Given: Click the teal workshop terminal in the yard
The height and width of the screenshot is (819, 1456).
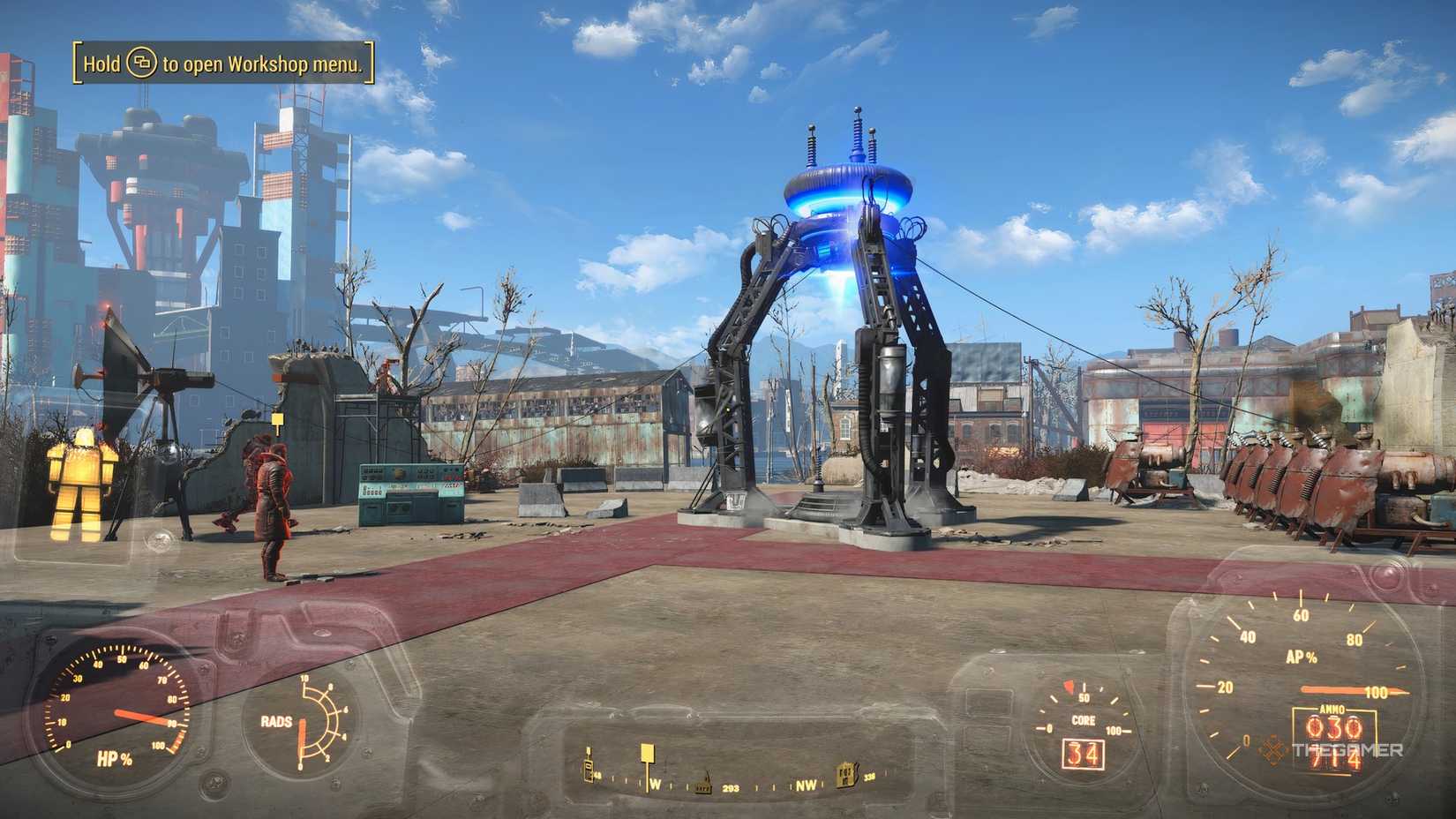Looking at the screenshot, I should point(409,488).
